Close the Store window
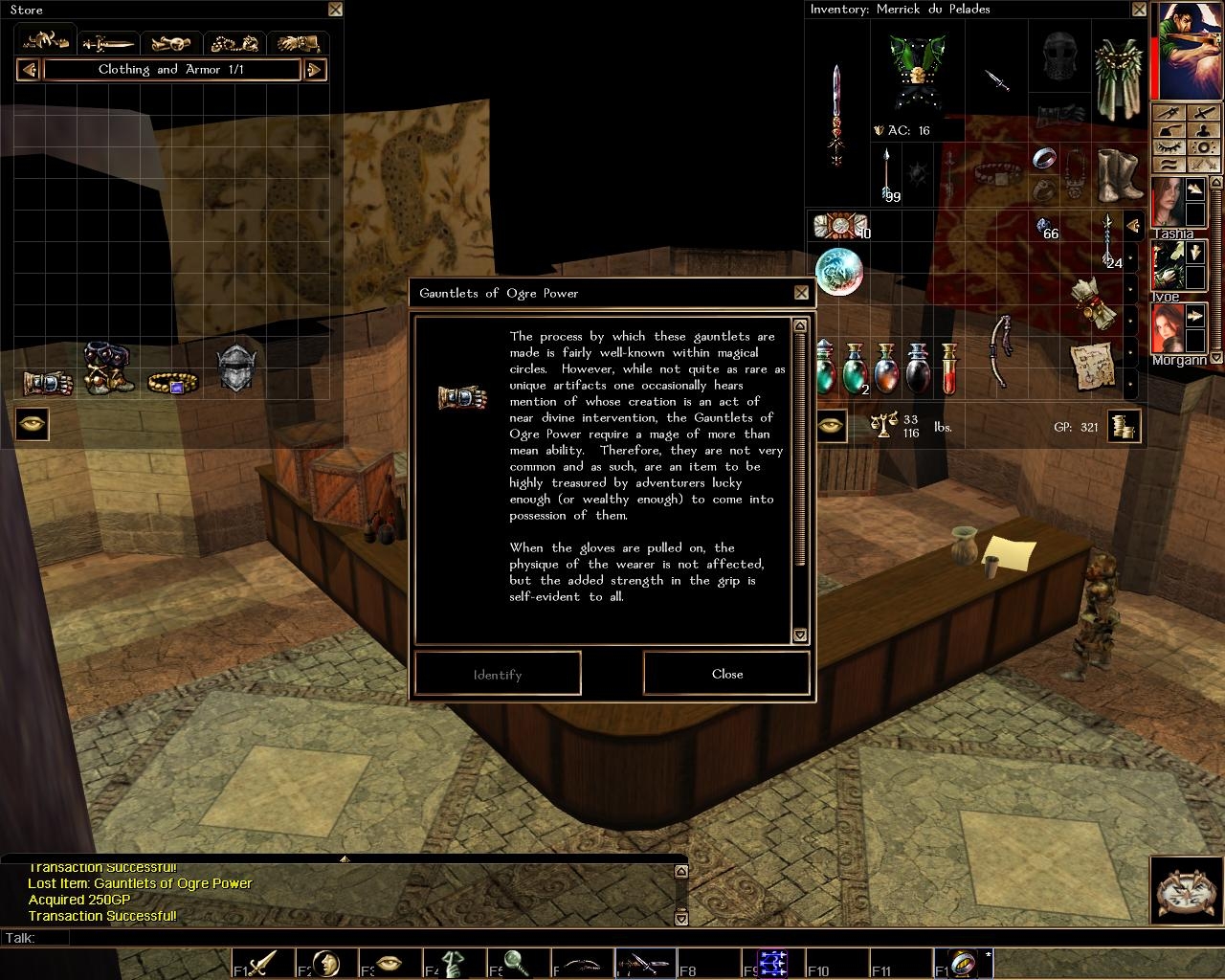The image size is (1225, 980). point(335,10)
